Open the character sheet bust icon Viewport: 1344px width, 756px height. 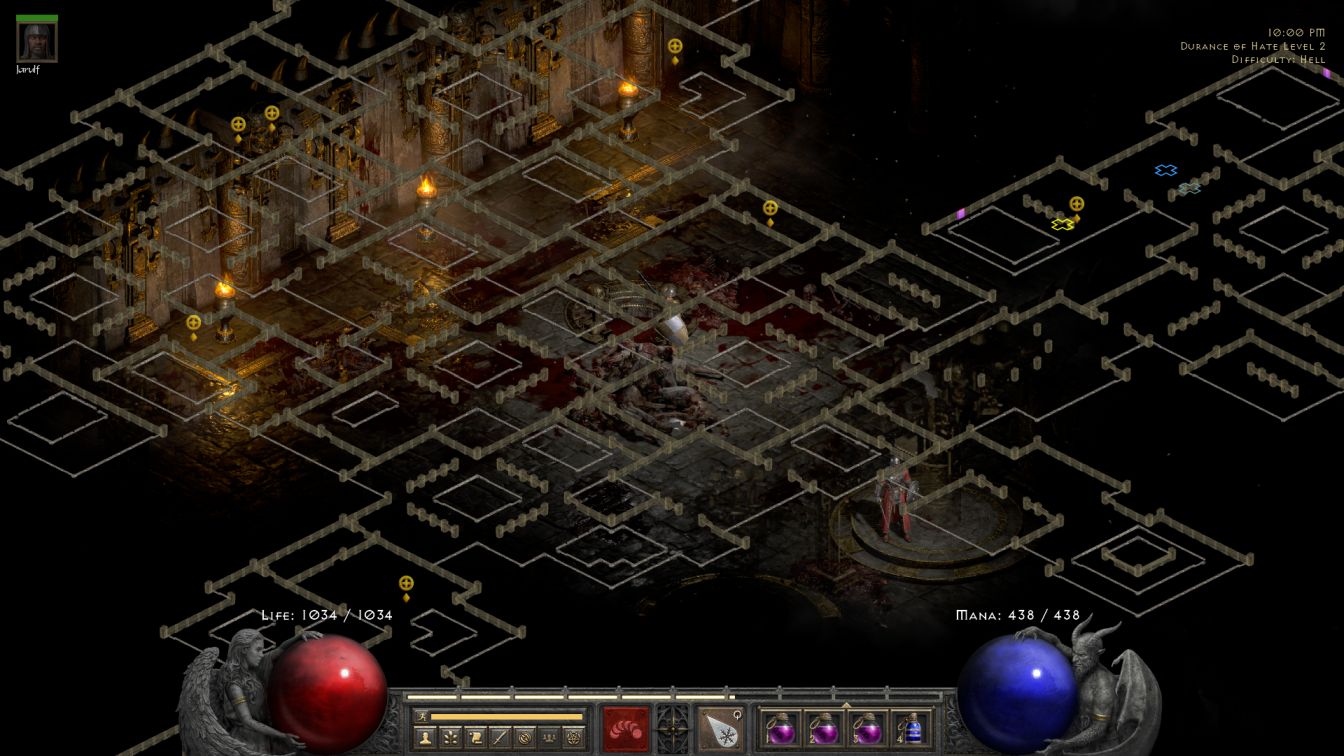(427, 737)
